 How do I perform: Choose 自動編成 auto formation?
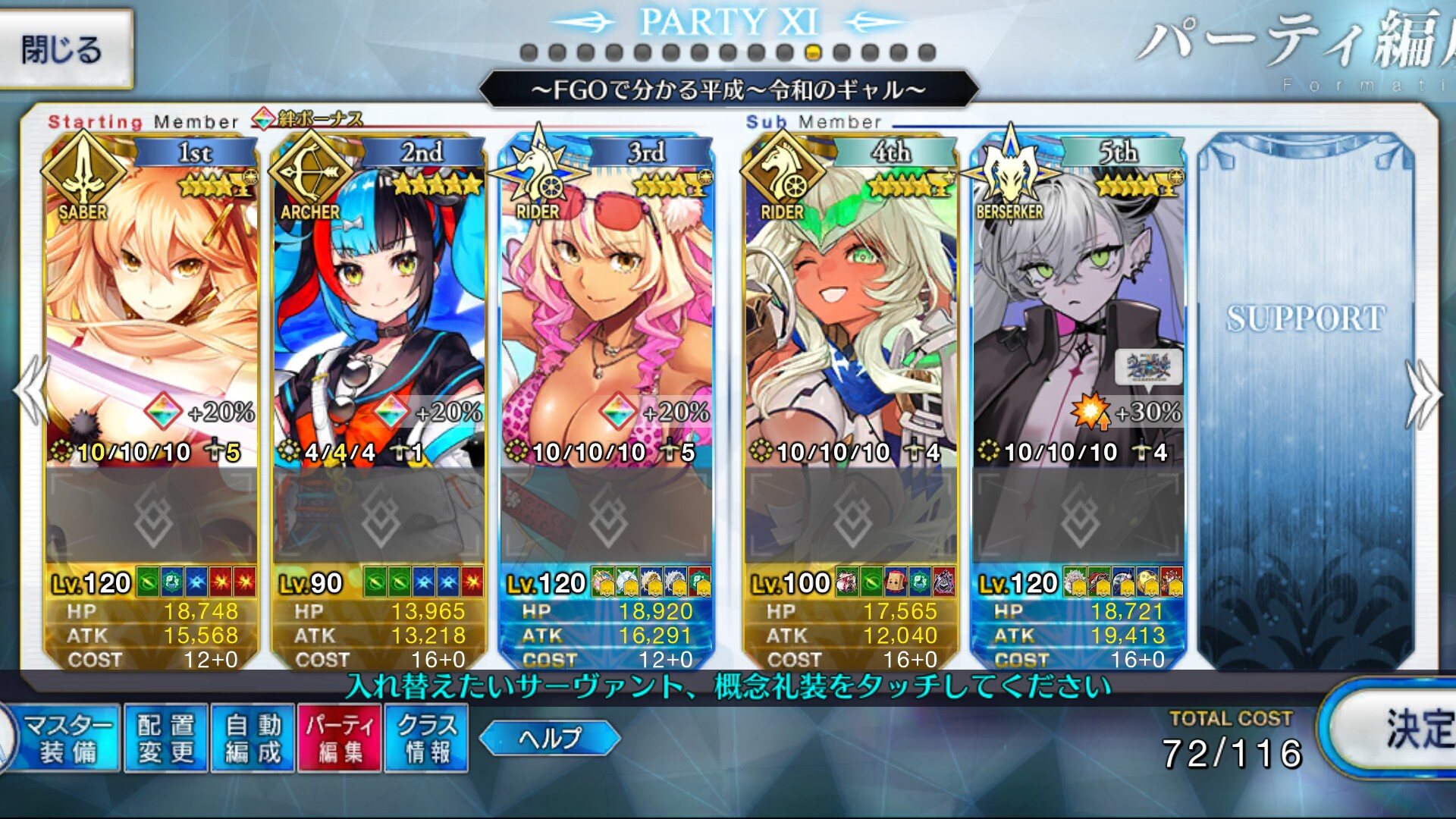click(x=253, y=739)
